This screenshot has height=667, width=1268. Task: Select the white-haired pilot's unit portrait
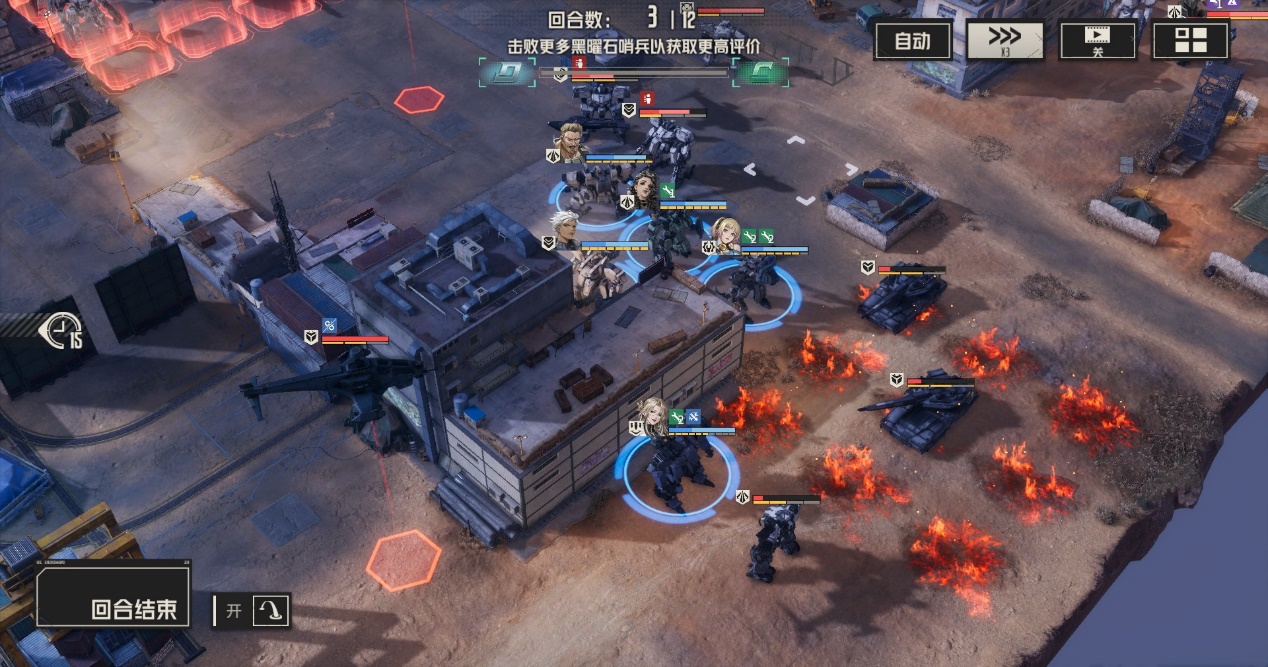pyautogui.click(x=566, y=230)
